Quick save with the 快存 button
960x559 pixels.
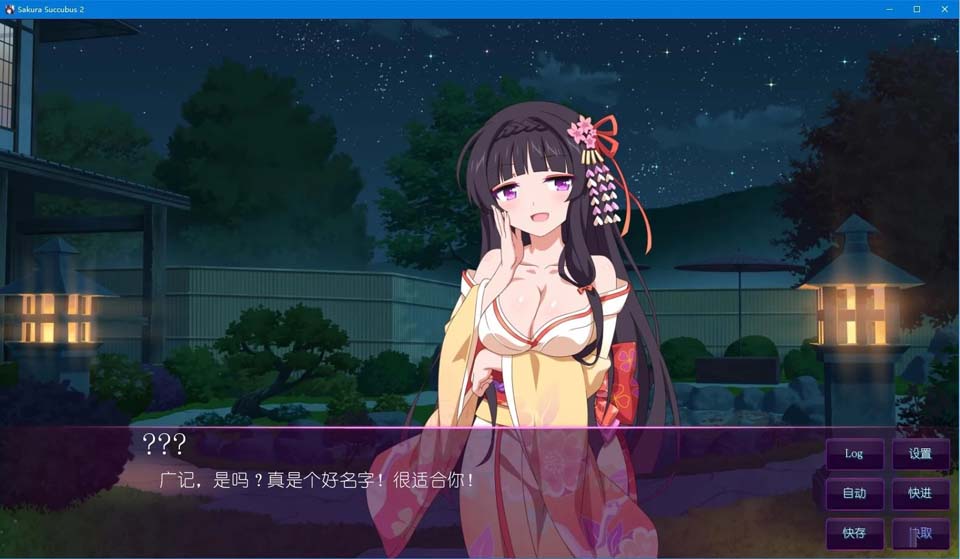tap(854, 533)
